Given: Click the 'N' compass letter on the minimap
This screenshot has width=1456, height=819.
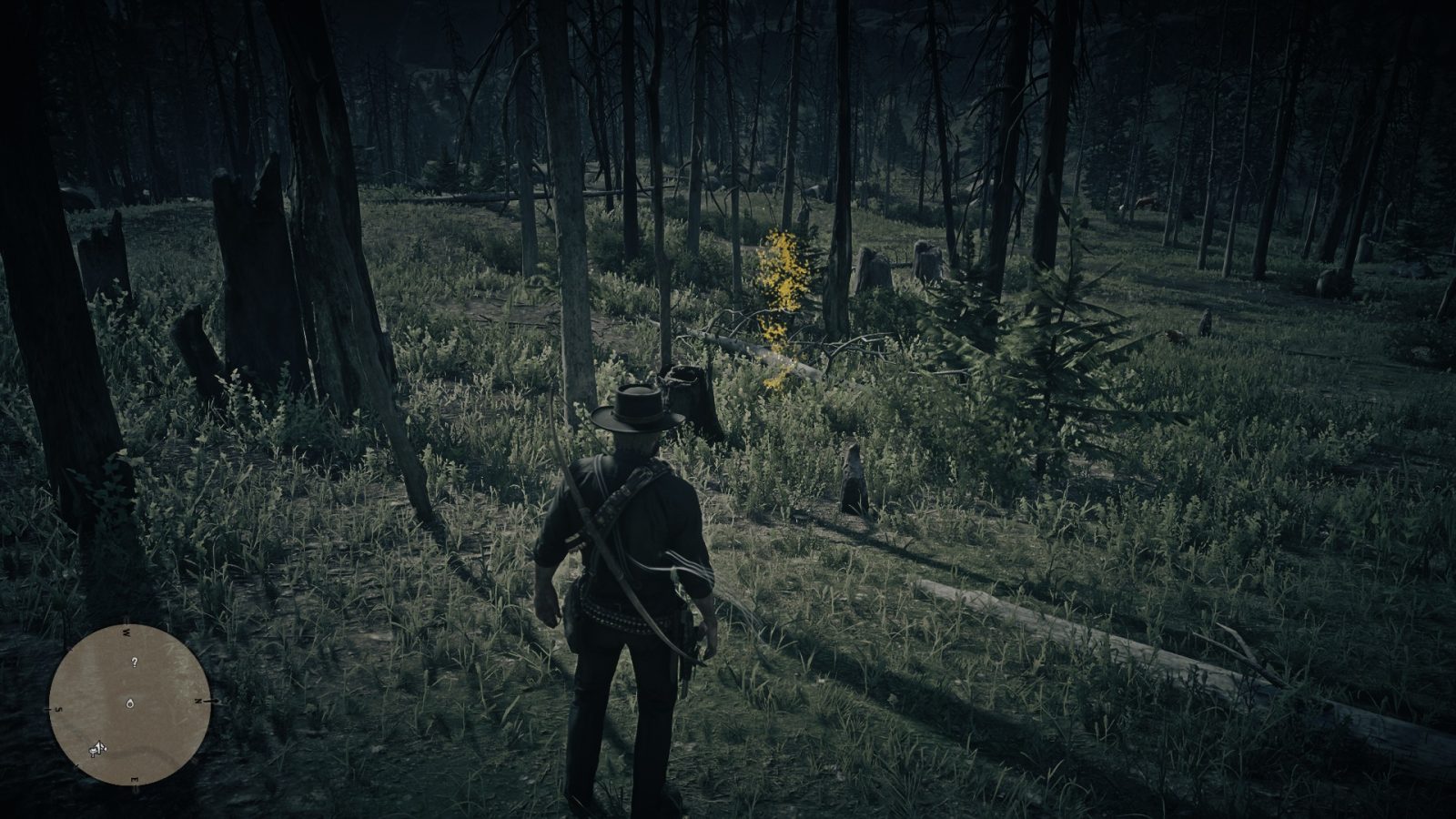Looking at the screenshot, I should point(198,701).
